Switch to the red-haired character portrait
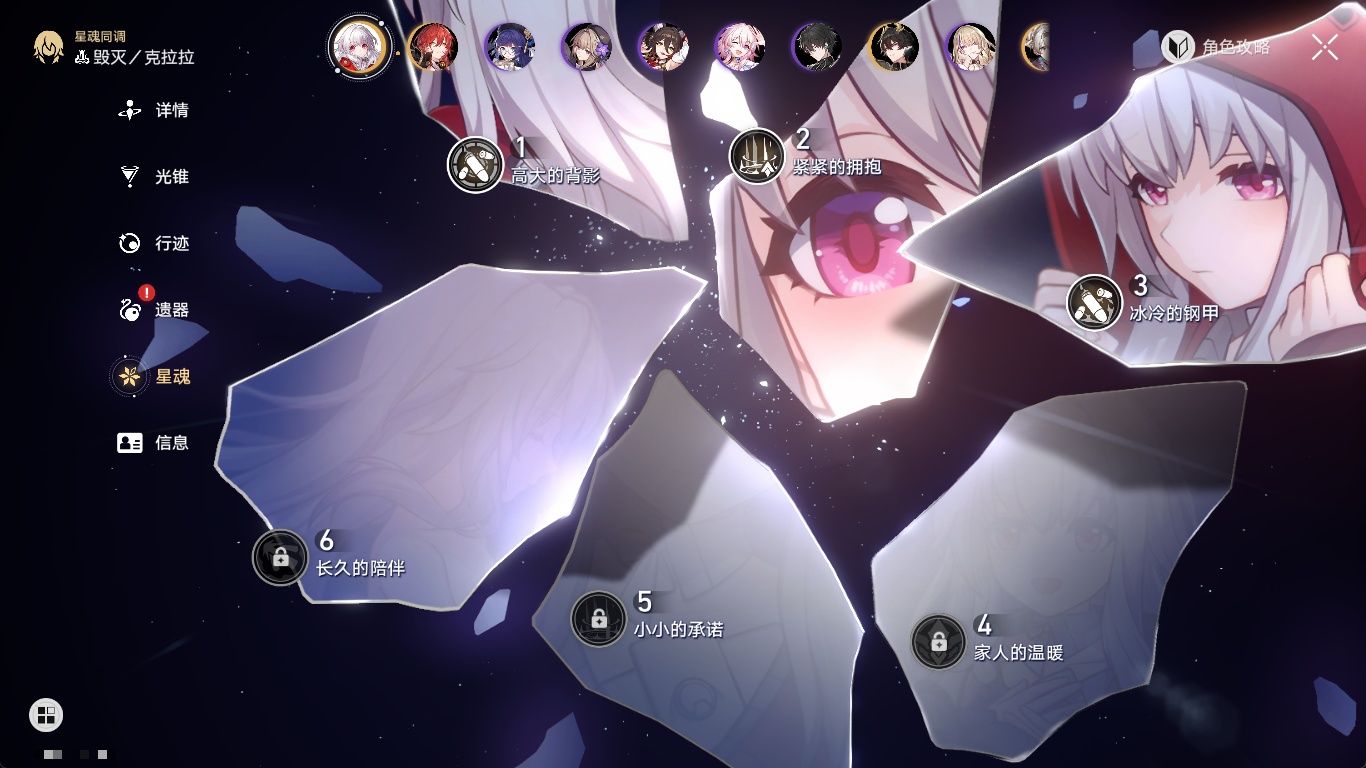Viewport: 1366px width, 768px height. pyautogui.click(x=433, y=47)
